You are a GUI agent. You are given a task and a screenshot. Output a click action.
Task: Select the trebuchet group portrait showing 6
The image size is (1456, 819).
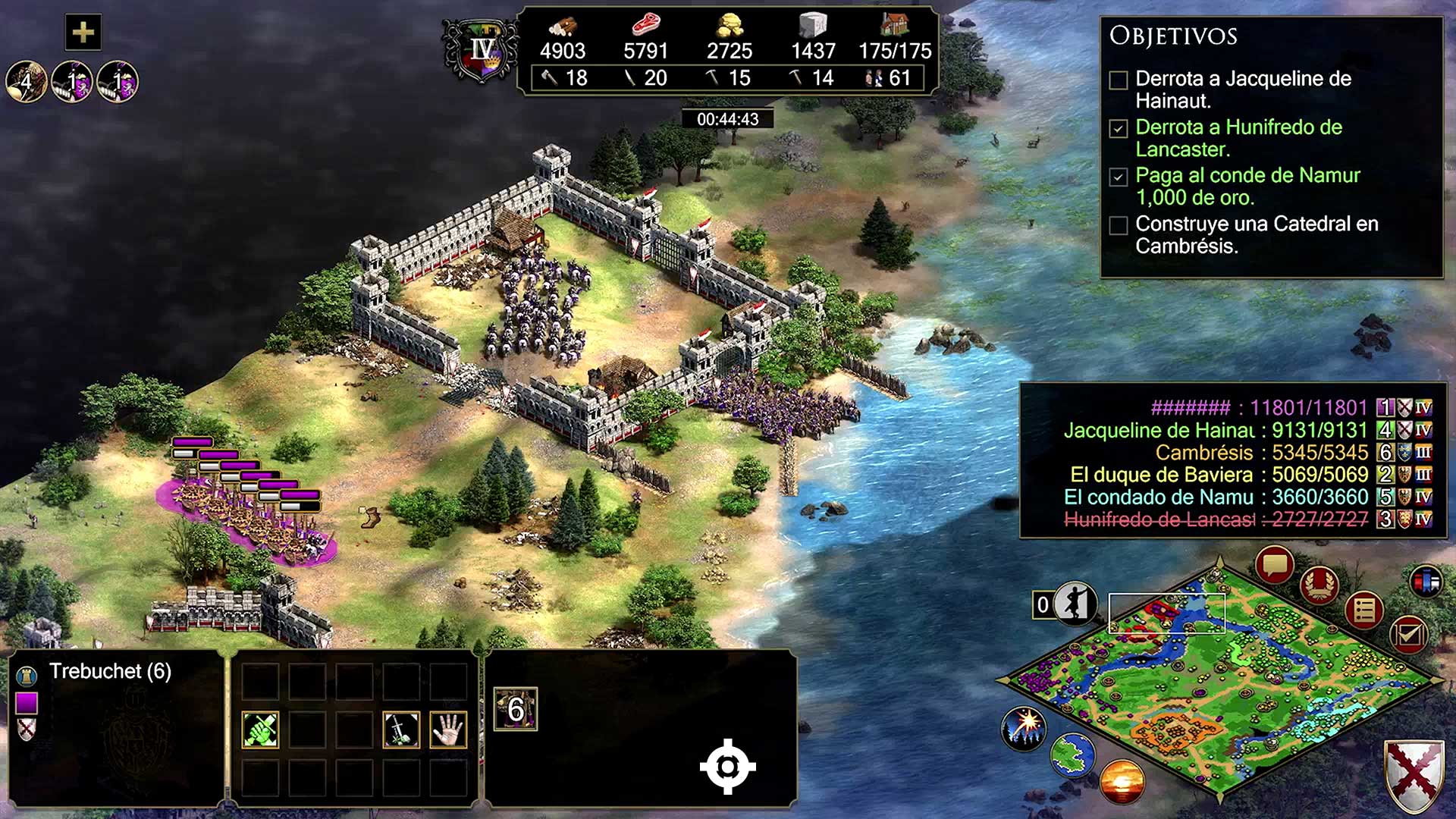[x=516, y=710]
